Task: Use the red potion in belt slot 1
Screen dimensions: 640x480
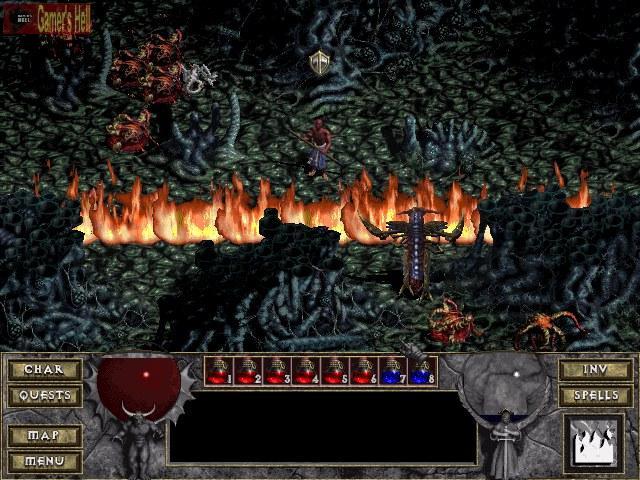Action: [218, 372]
